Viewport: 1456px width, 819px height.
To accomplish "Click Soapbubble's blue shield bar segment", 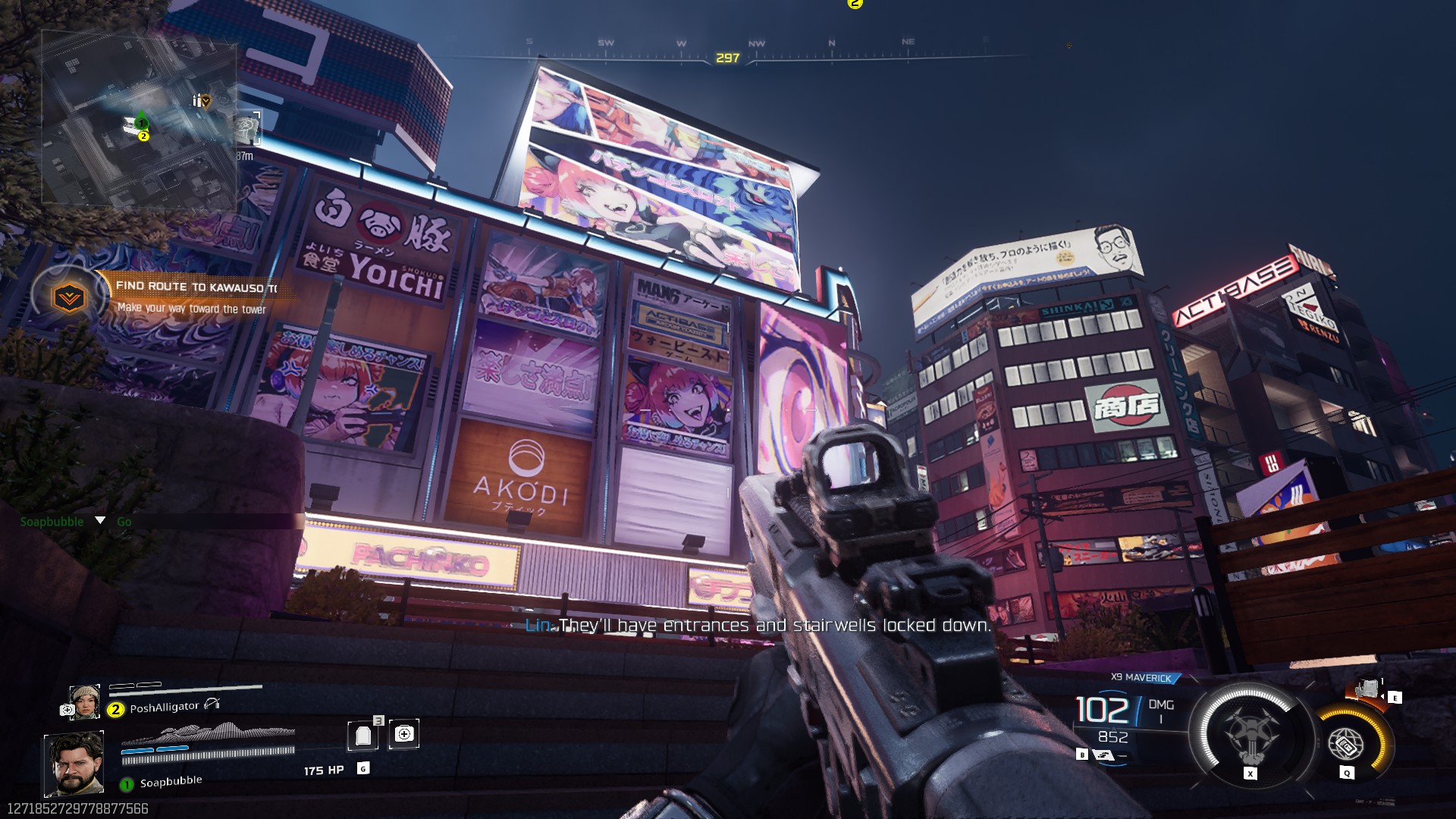I will pos(136,751).
